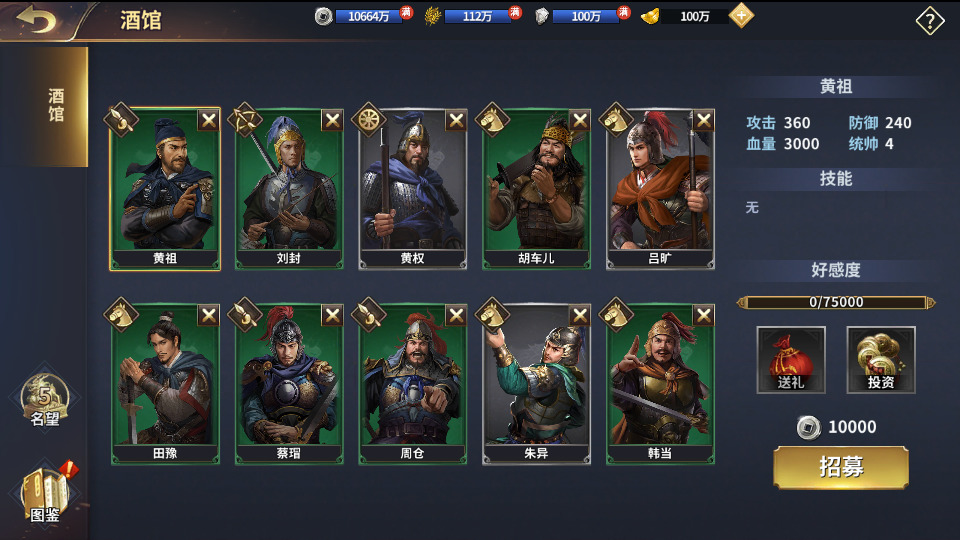Dismiss 刘封 with the X button
960x540 pixels.
[x=332, y=120]
